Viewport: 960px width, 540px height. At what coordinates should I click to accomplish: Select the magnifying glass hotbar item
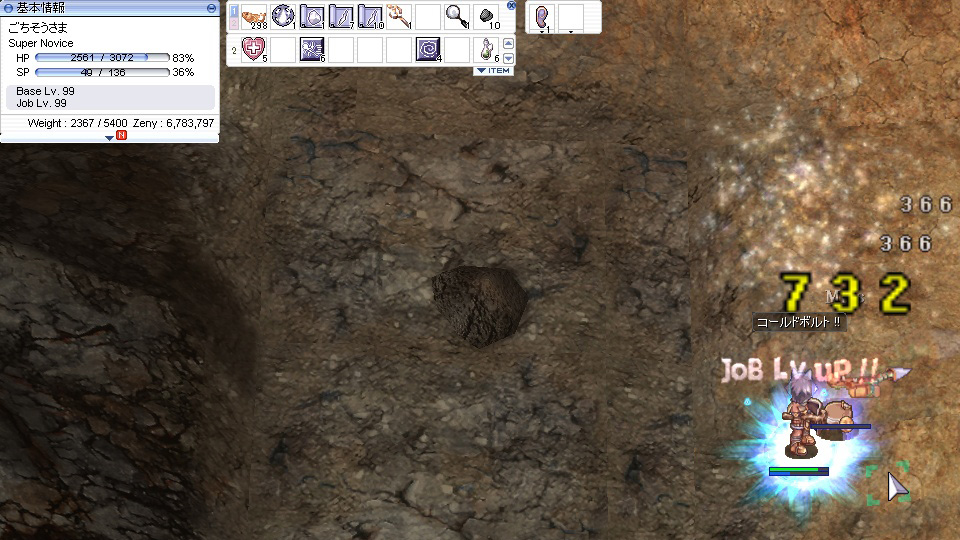coord(457,16)
